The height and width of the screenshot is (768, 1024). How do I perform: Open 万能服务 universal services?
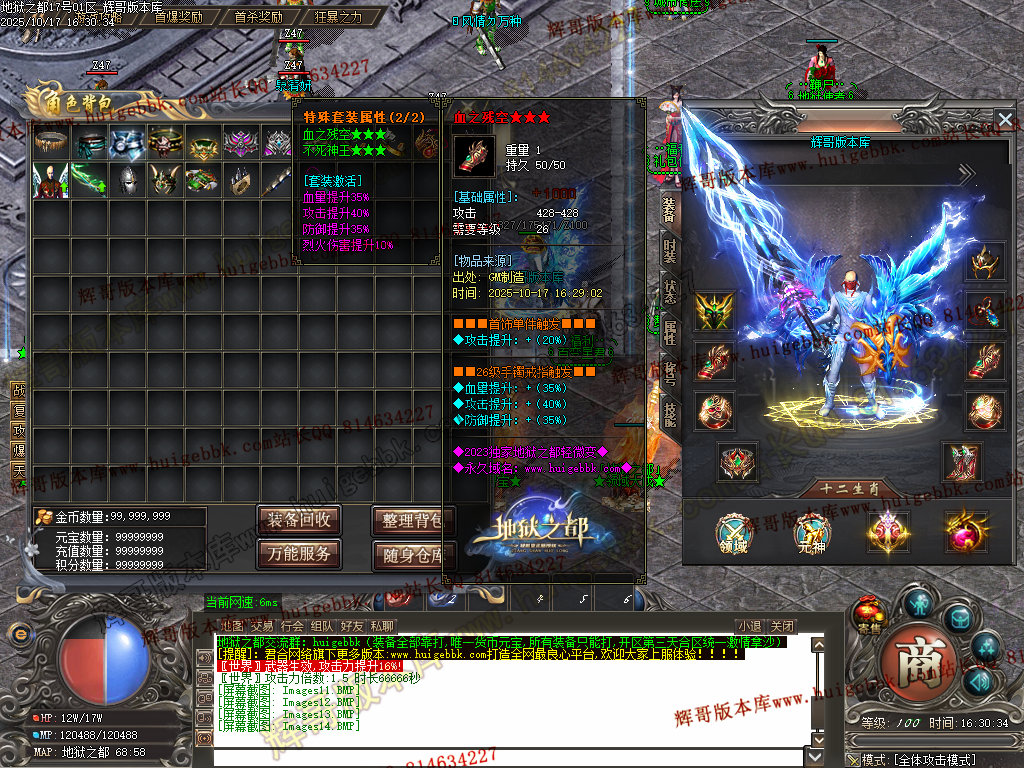[x=298, y=553]
